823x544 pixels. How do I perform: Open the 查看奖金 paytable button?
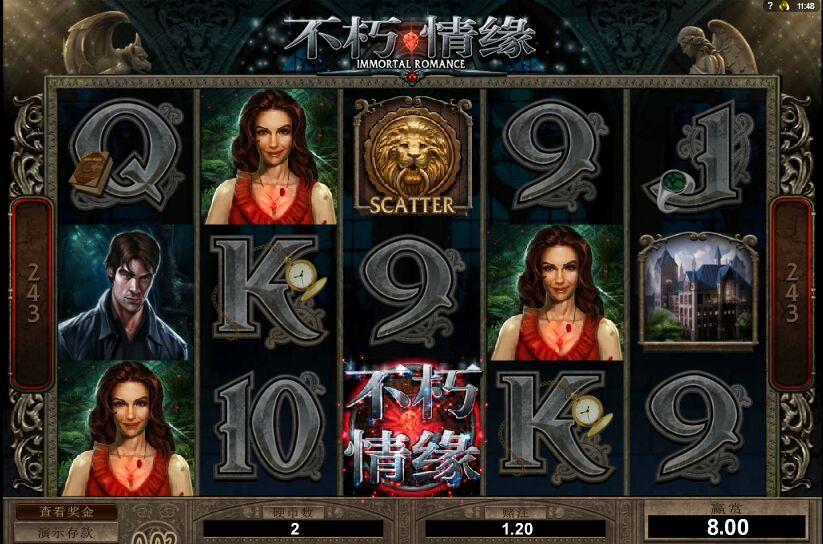click(65, 512)
